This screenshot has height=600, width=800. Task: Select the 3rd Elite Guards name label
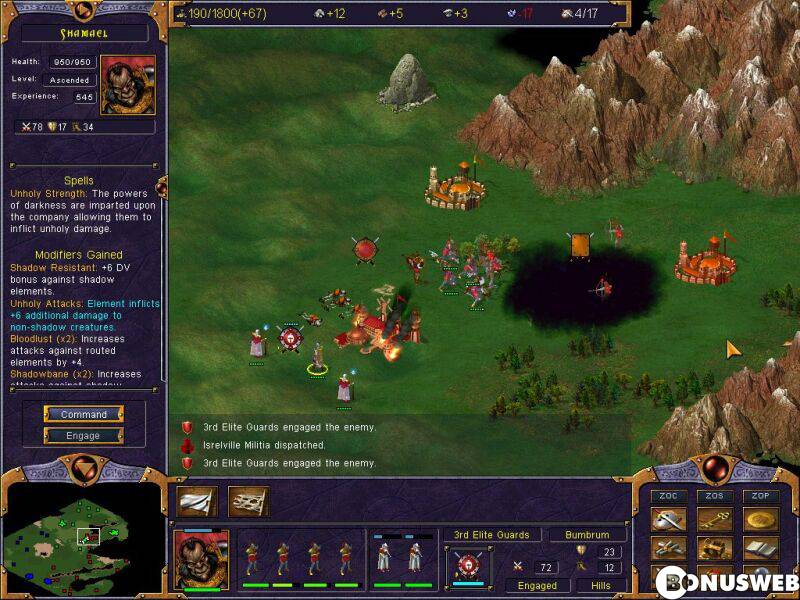(492, 535)
